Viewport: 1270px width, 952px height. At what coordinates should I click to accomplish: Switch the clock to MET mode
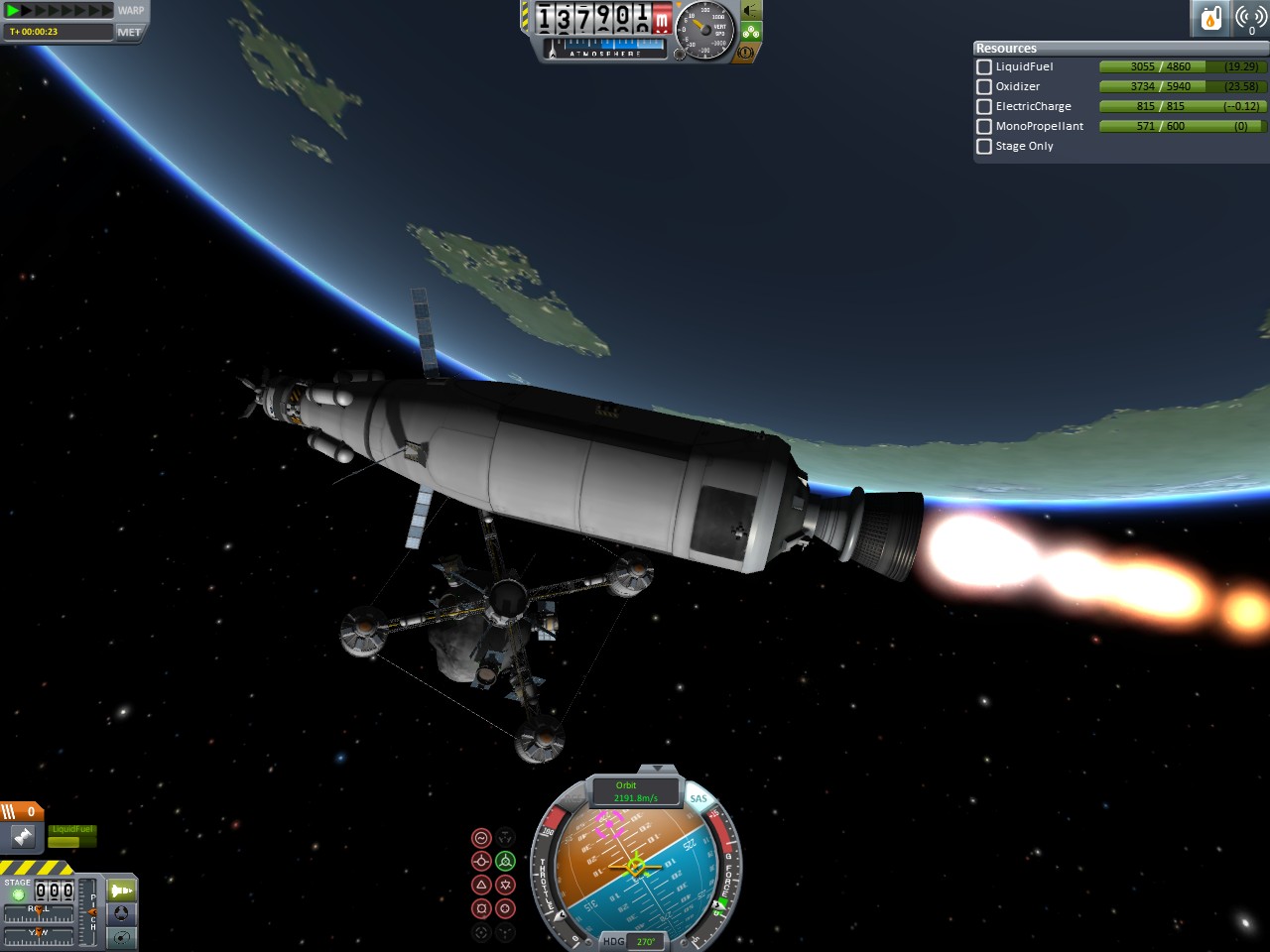129,32
